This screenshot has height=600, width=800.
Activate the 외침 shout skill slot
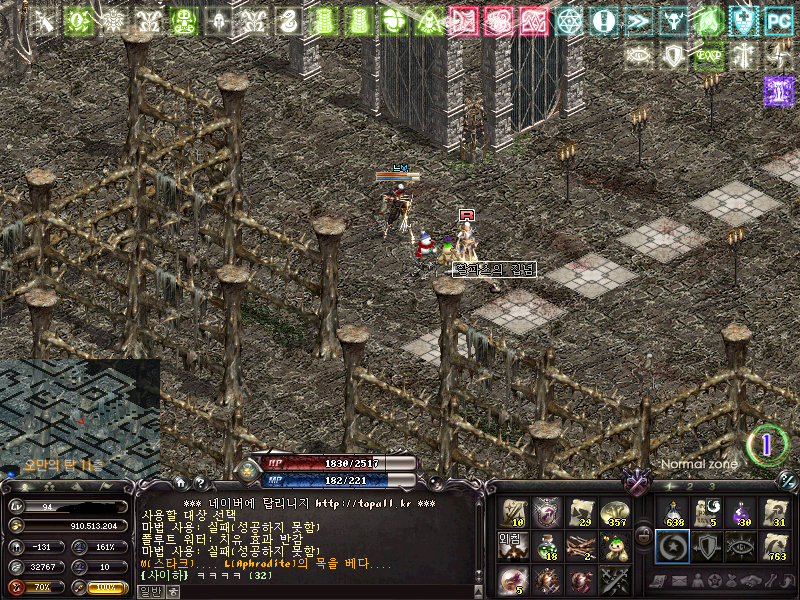513,546
